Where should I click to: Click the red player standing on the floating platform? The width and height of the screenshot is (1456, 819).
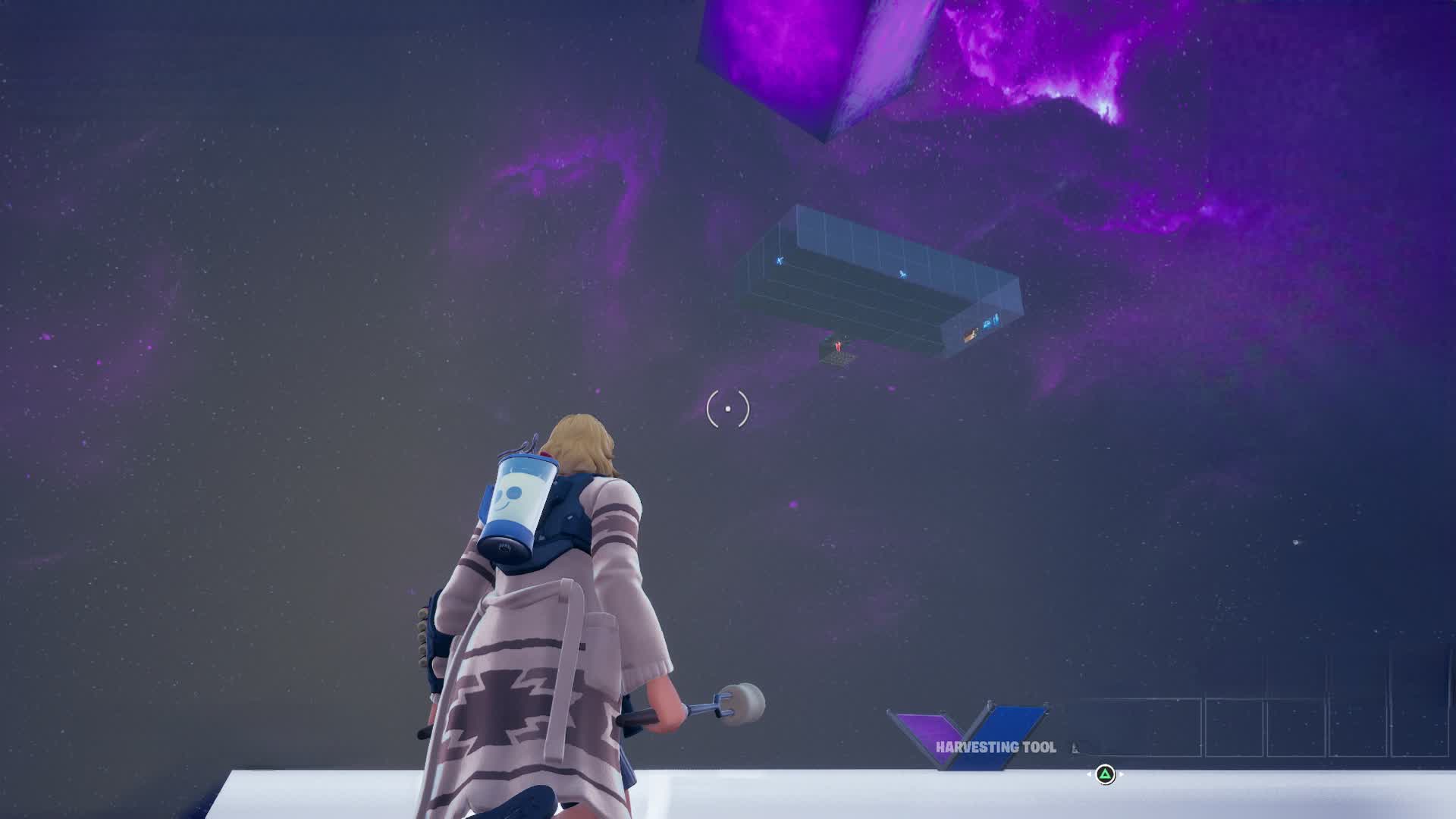[x=838, y=346]
